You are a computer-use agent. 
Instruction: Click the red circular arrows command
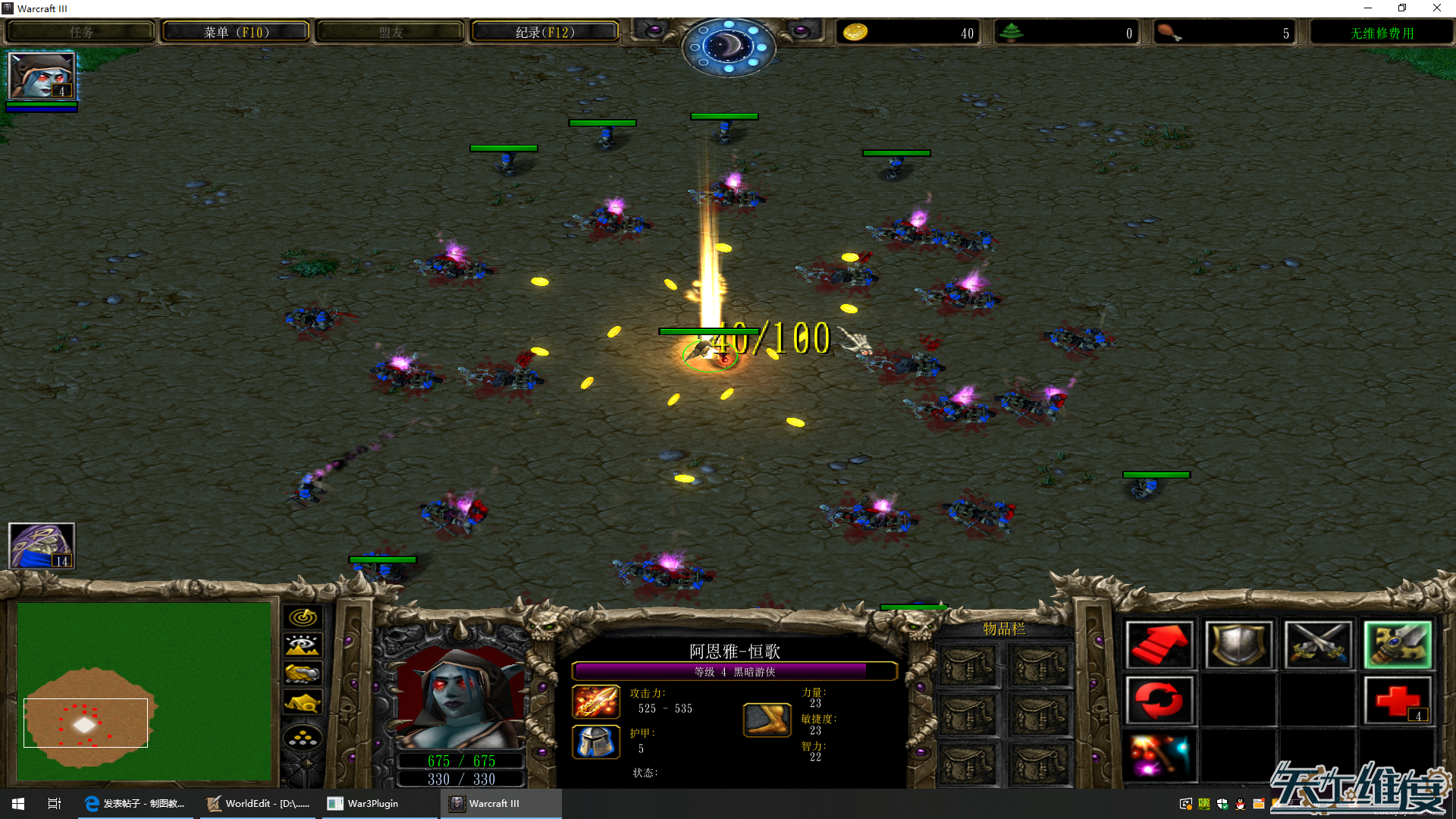(x=1159, y=700)
